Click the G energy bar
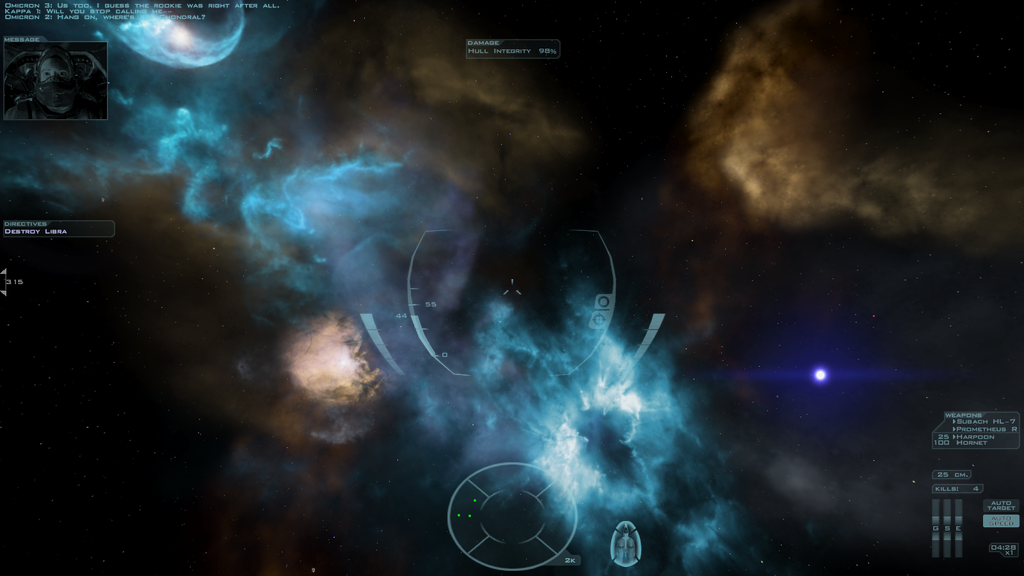Viewport: 1024px width, 576px height. coord(936,528)
